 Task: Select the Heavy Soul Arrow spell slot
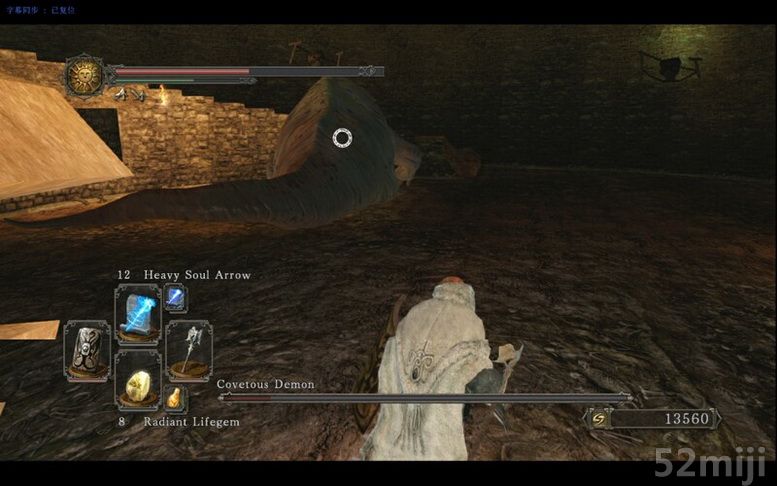pyautogui.click(x=137, y=314)
